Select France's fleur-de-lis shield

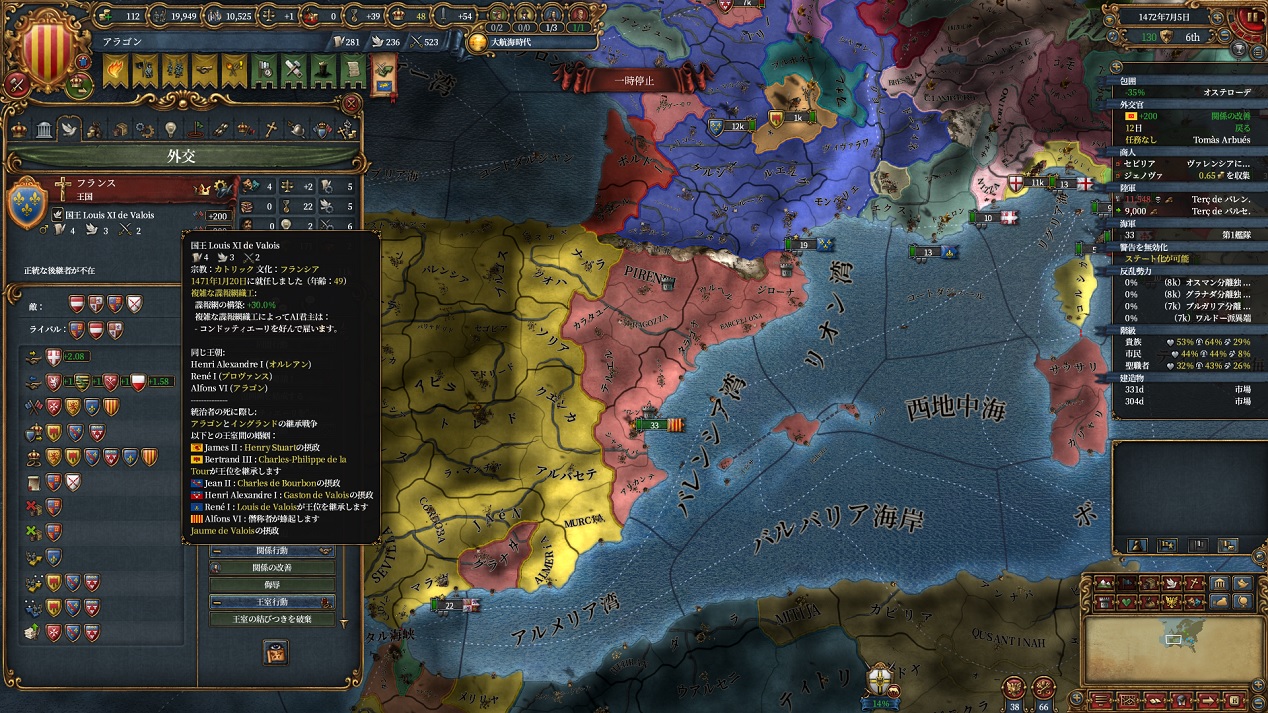pyautogui.click(x=27, y=204)
